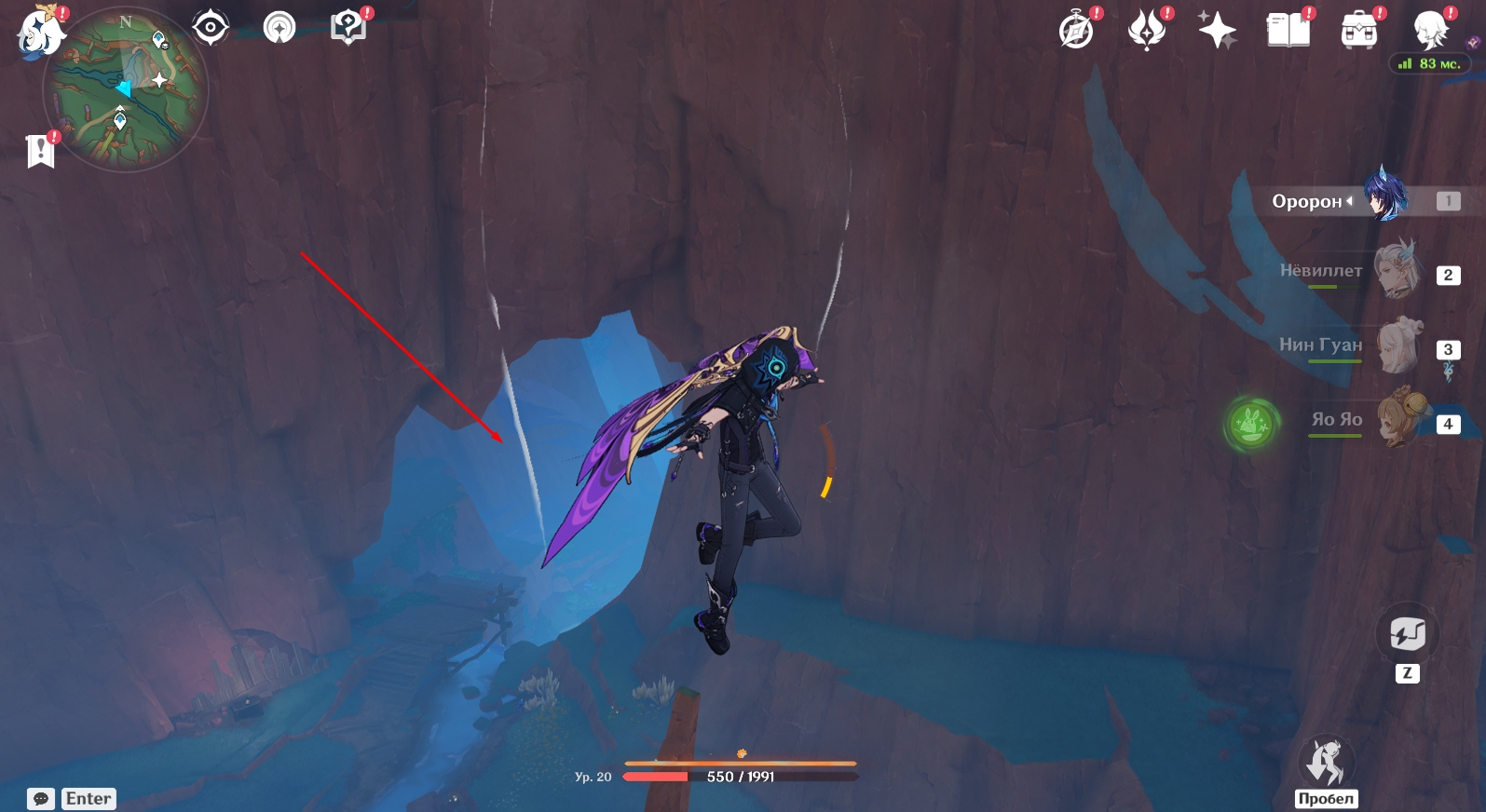
Task: Open the adventurer handbook book icon
Action: click(1288, 31)
